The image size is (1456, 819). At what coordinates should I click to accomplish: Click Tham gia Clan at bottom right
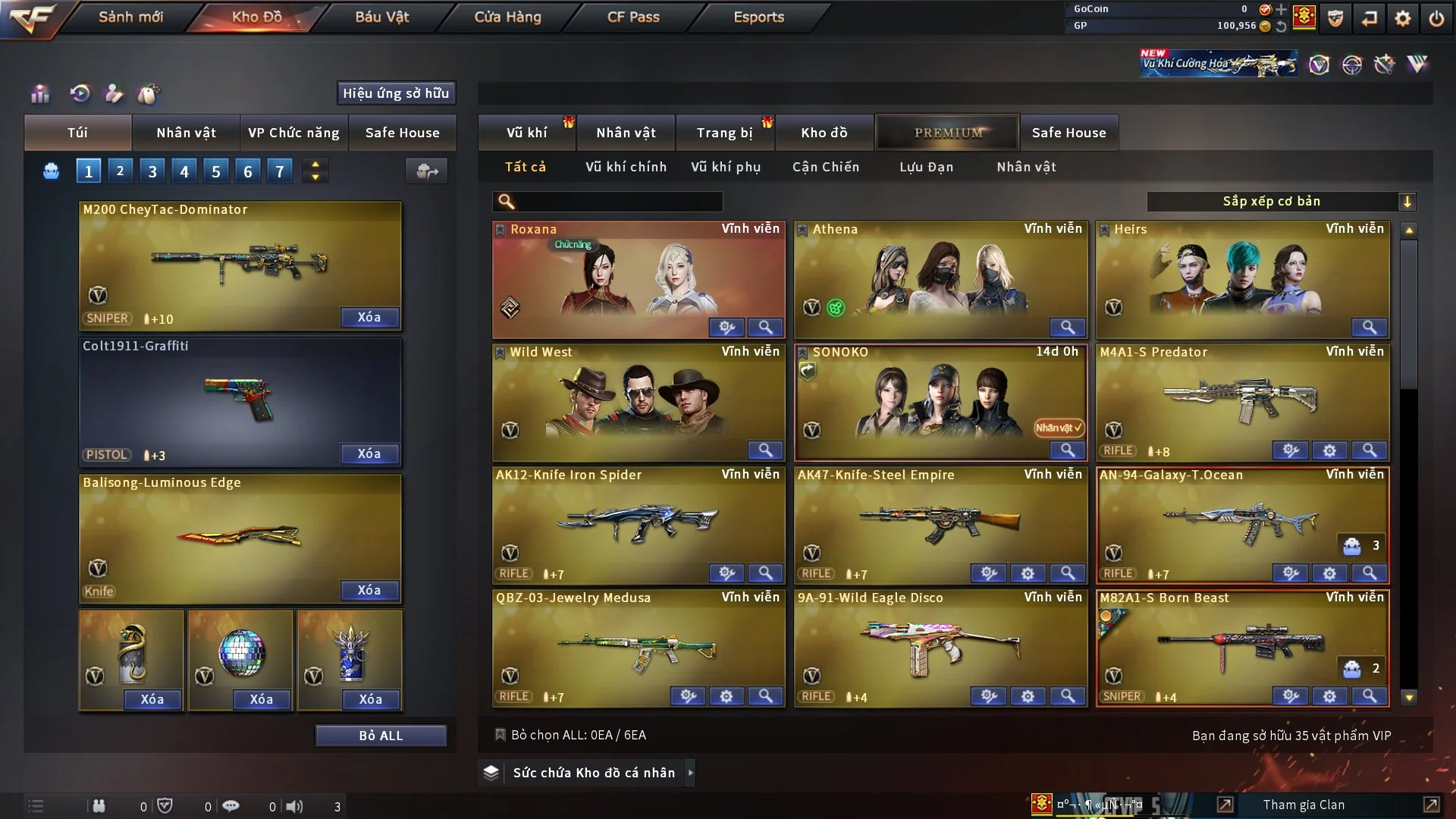pyautogui.click(x=1304, y=805)
